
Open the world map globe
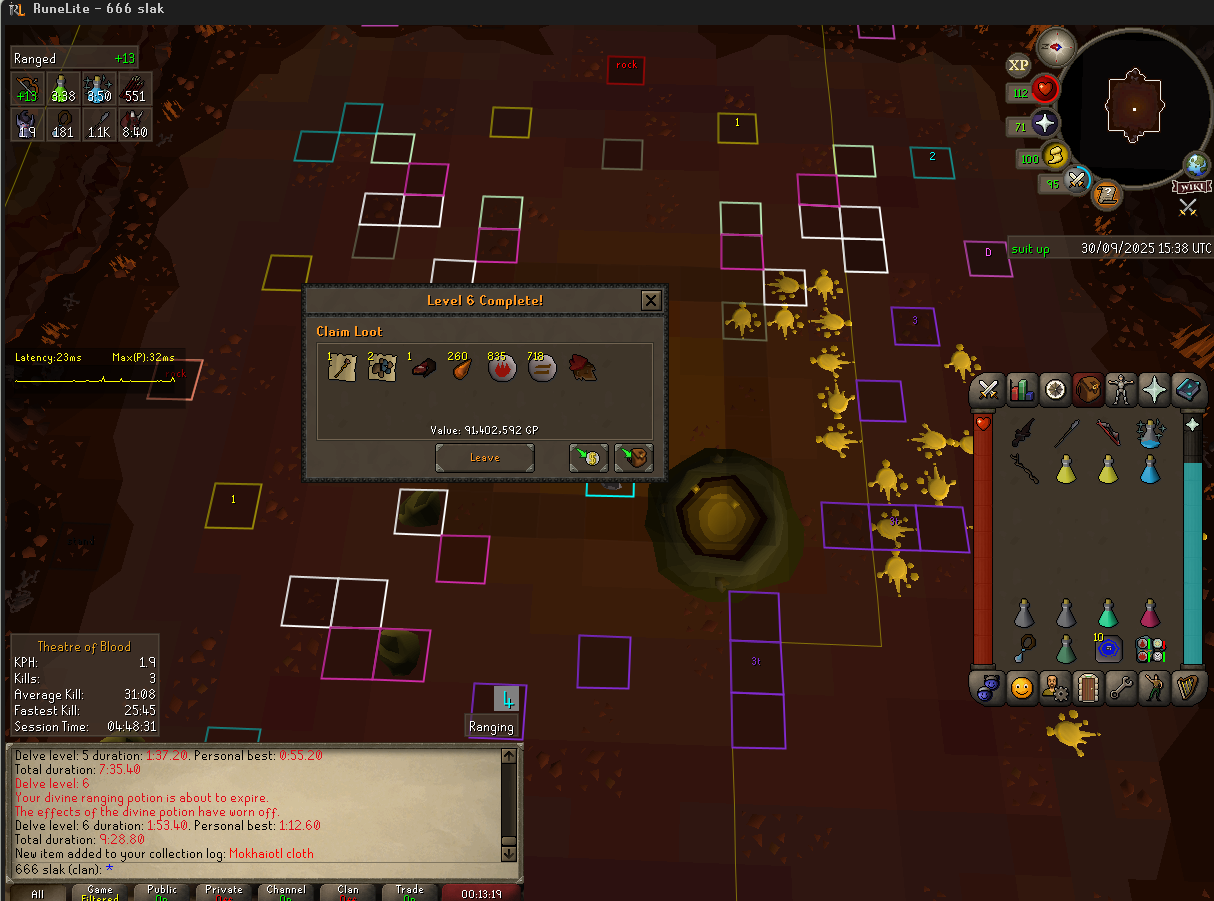1197,165
